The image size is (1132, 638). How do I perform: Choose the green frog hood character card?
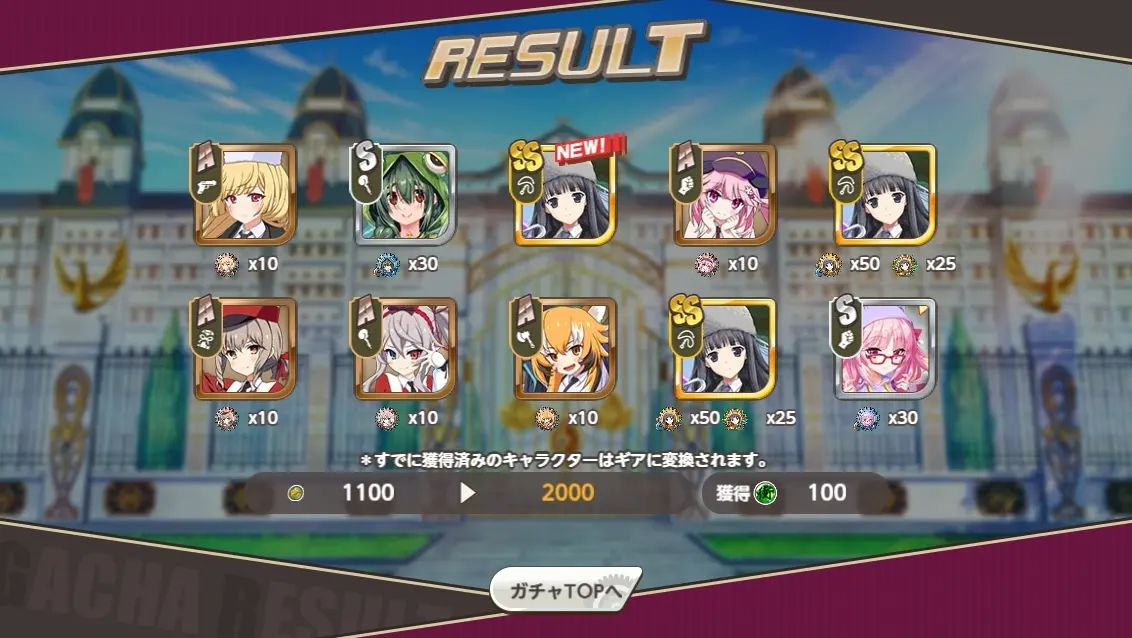[x=405, y=196]
